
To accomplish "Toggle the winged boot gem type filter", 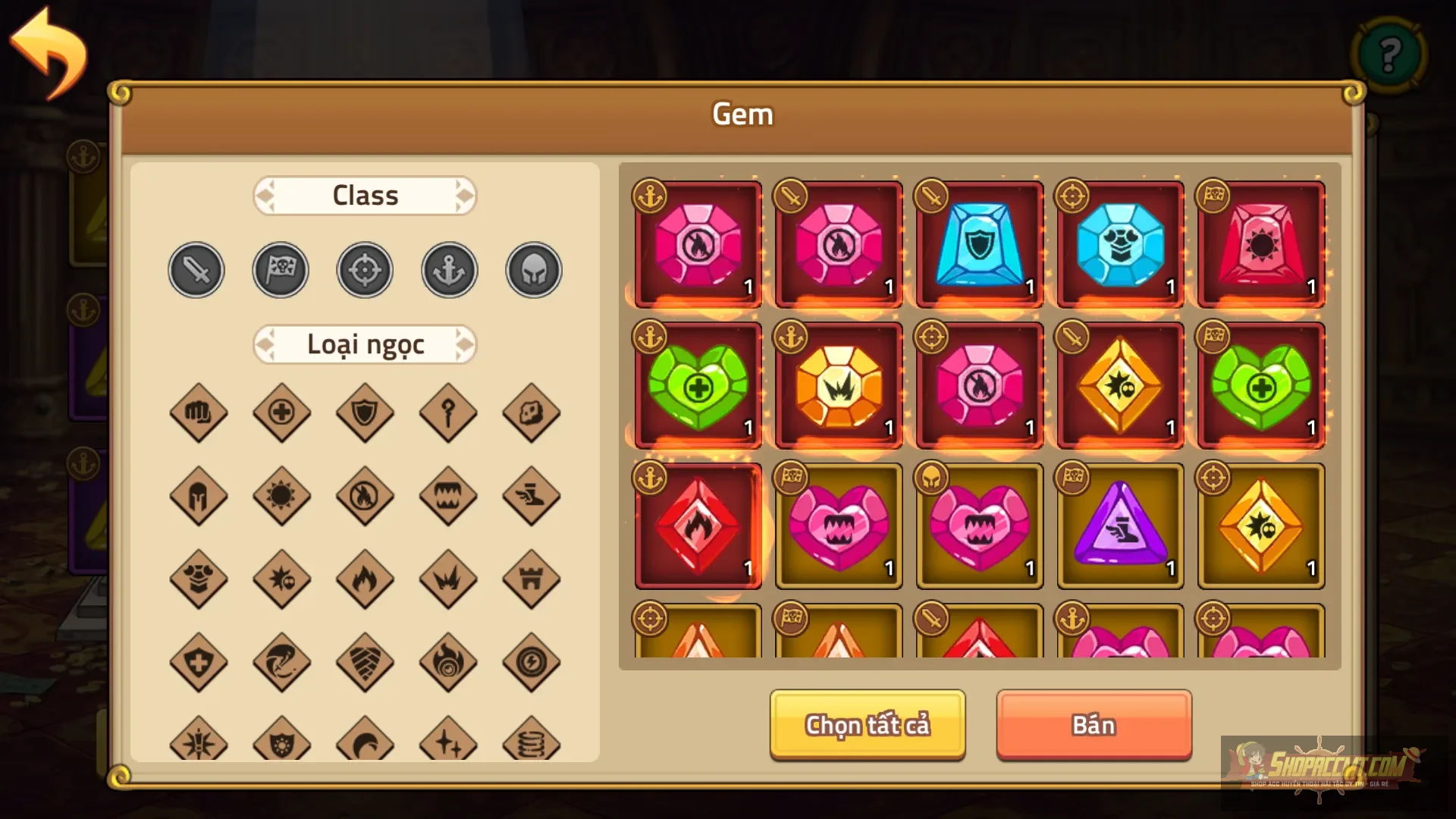I will pos(532,497).
